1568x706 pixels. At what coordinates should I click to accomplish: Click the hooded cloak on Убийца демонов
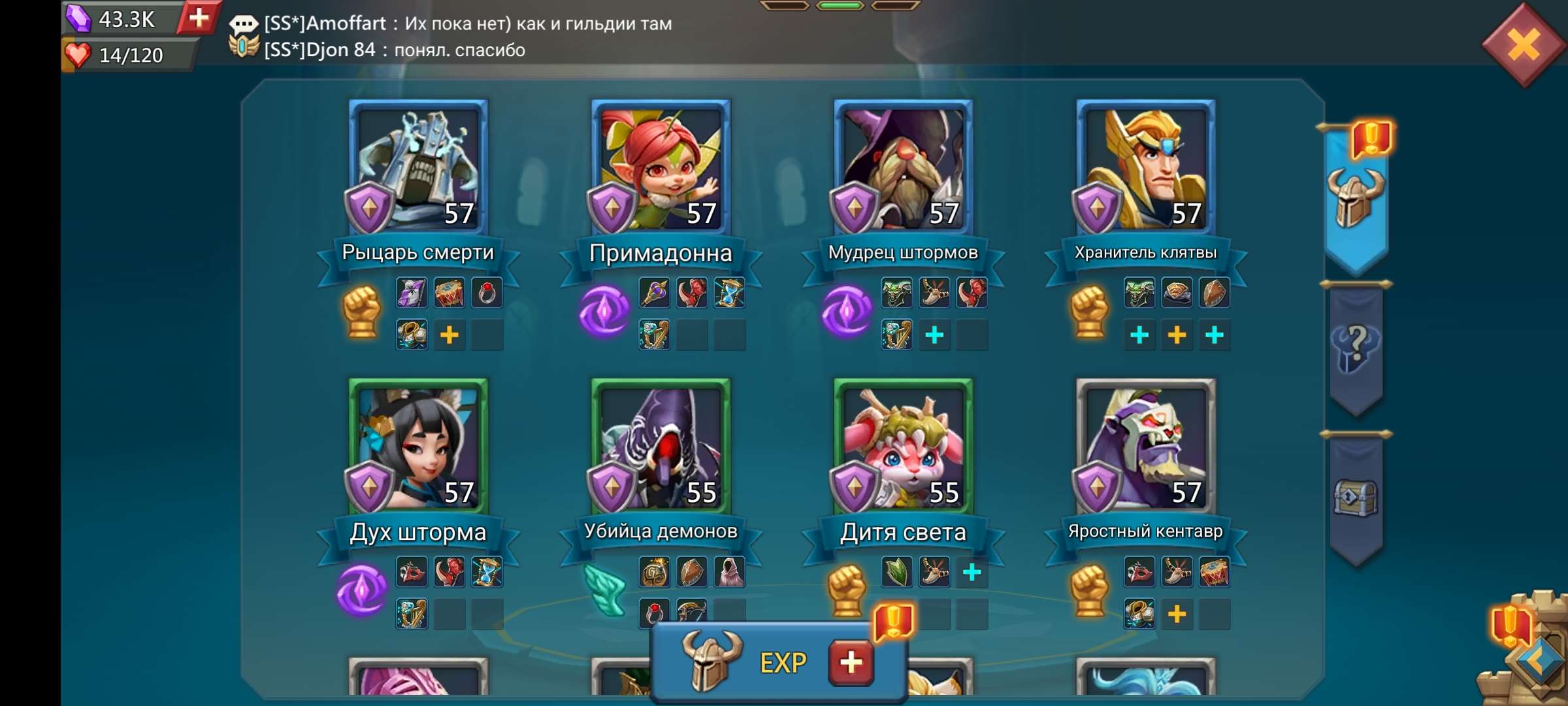pos(729,573)
